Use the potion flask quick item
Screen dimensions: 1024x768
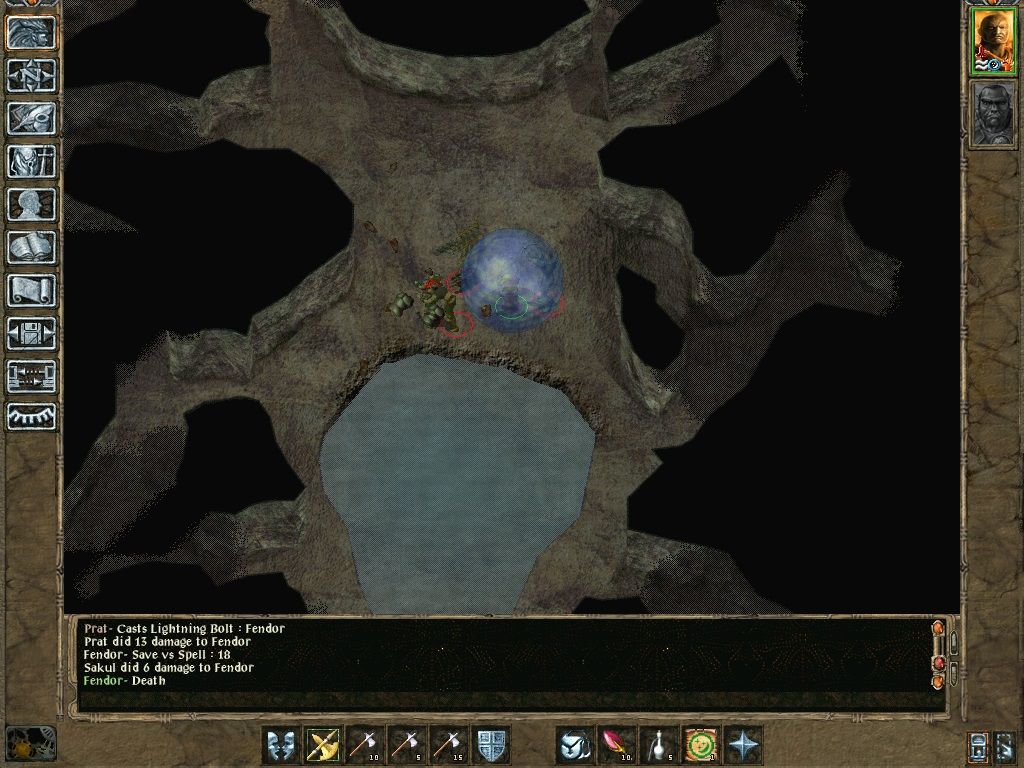point(658,745)
